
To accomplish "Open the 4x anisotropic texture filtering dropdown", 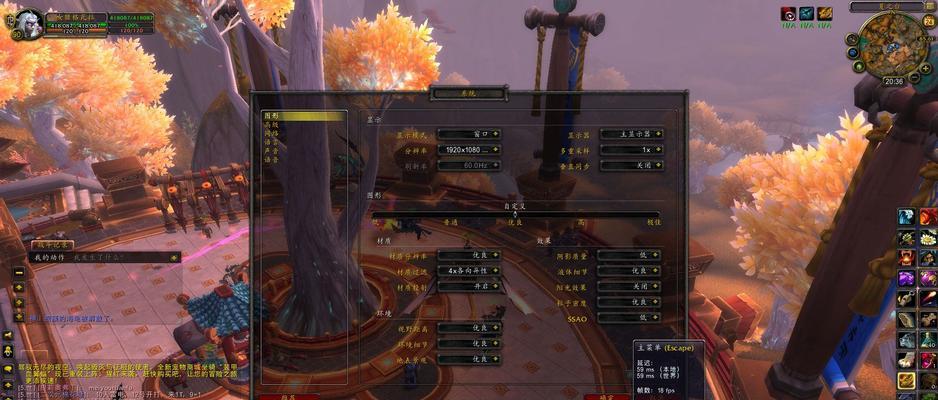I will [x=469, y=271].
